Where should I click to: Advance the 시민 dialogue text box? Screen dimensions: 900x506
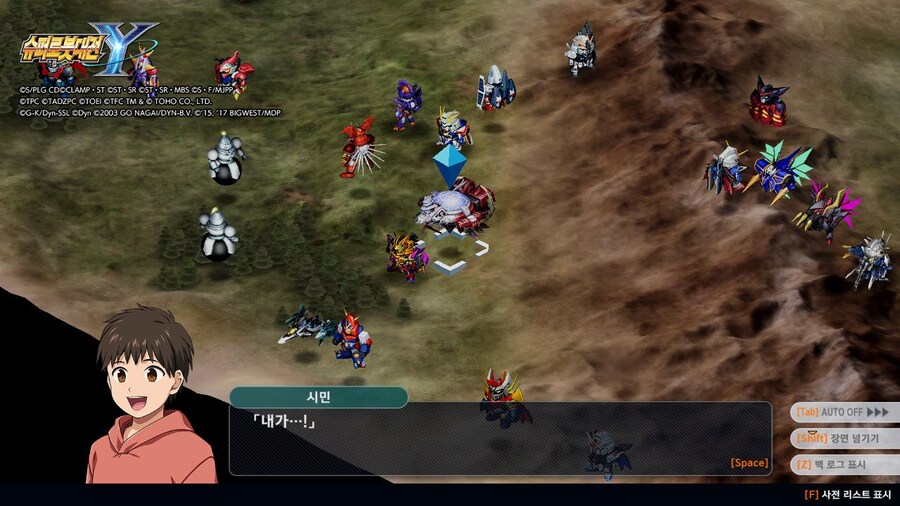point(500,438)
